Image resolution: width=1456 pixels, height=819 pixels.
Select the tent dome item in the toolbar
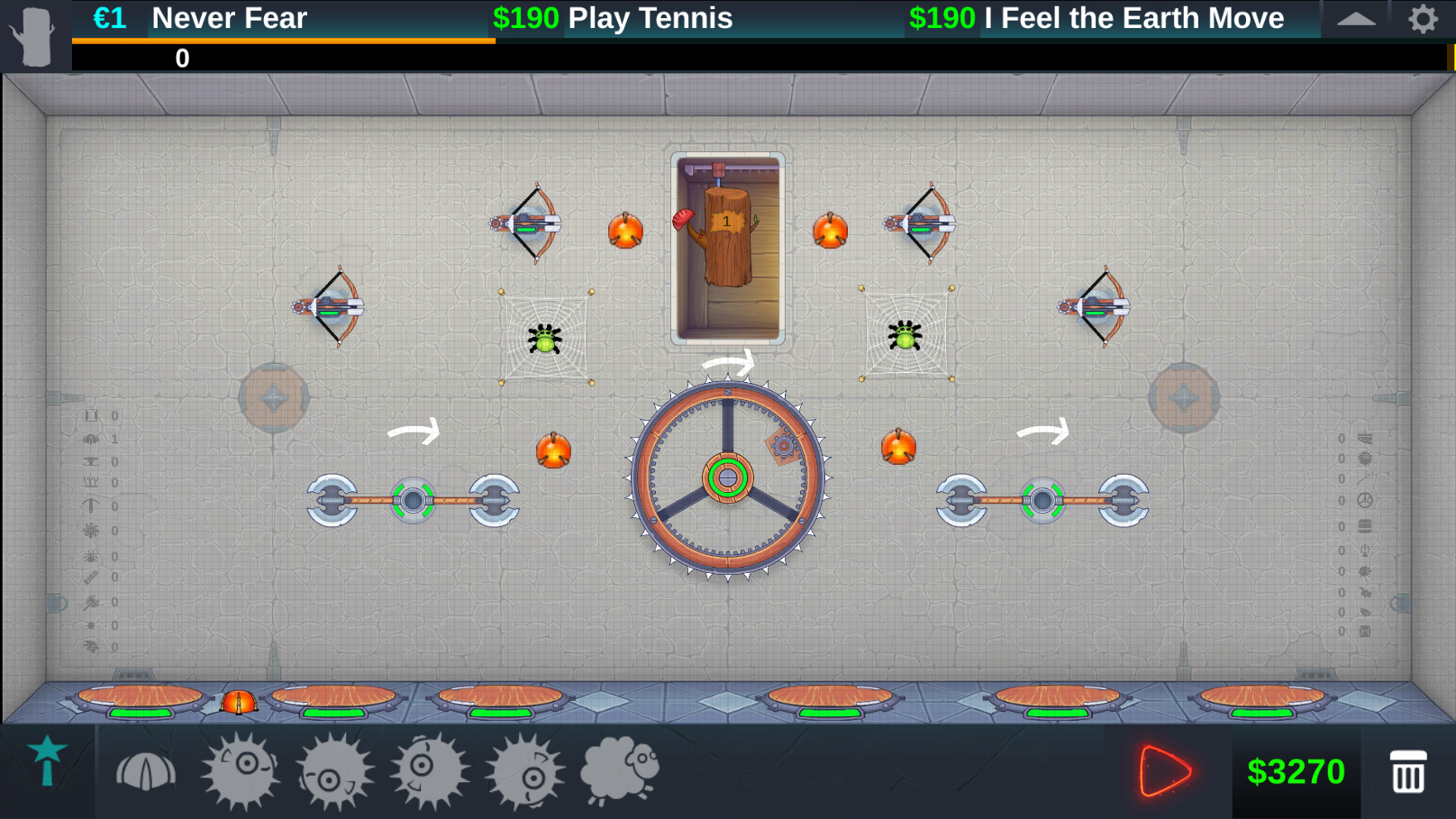[x=144, y=770]
